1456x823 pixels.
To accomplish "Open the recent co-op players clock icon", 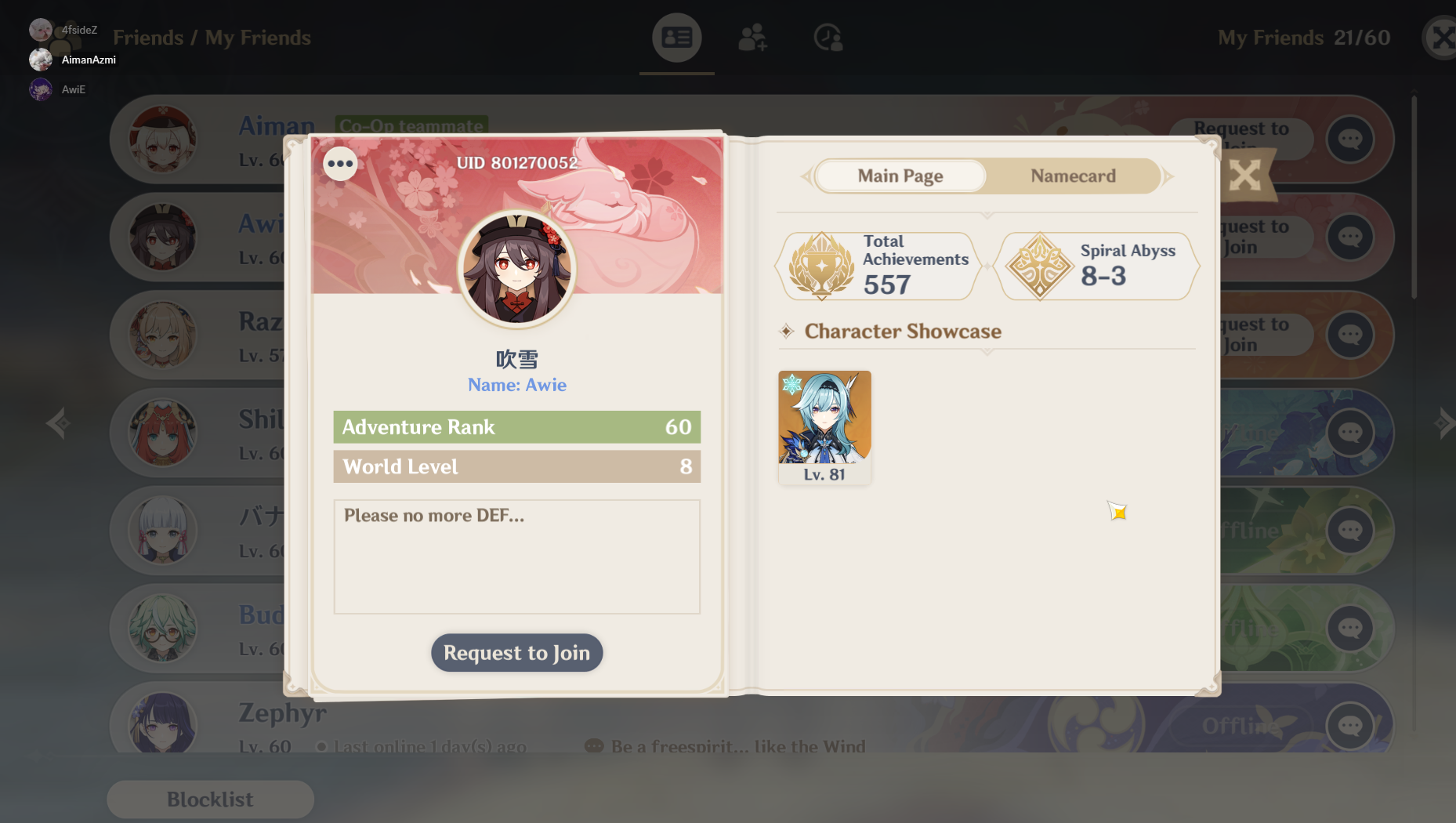I will tap(828, 37).
